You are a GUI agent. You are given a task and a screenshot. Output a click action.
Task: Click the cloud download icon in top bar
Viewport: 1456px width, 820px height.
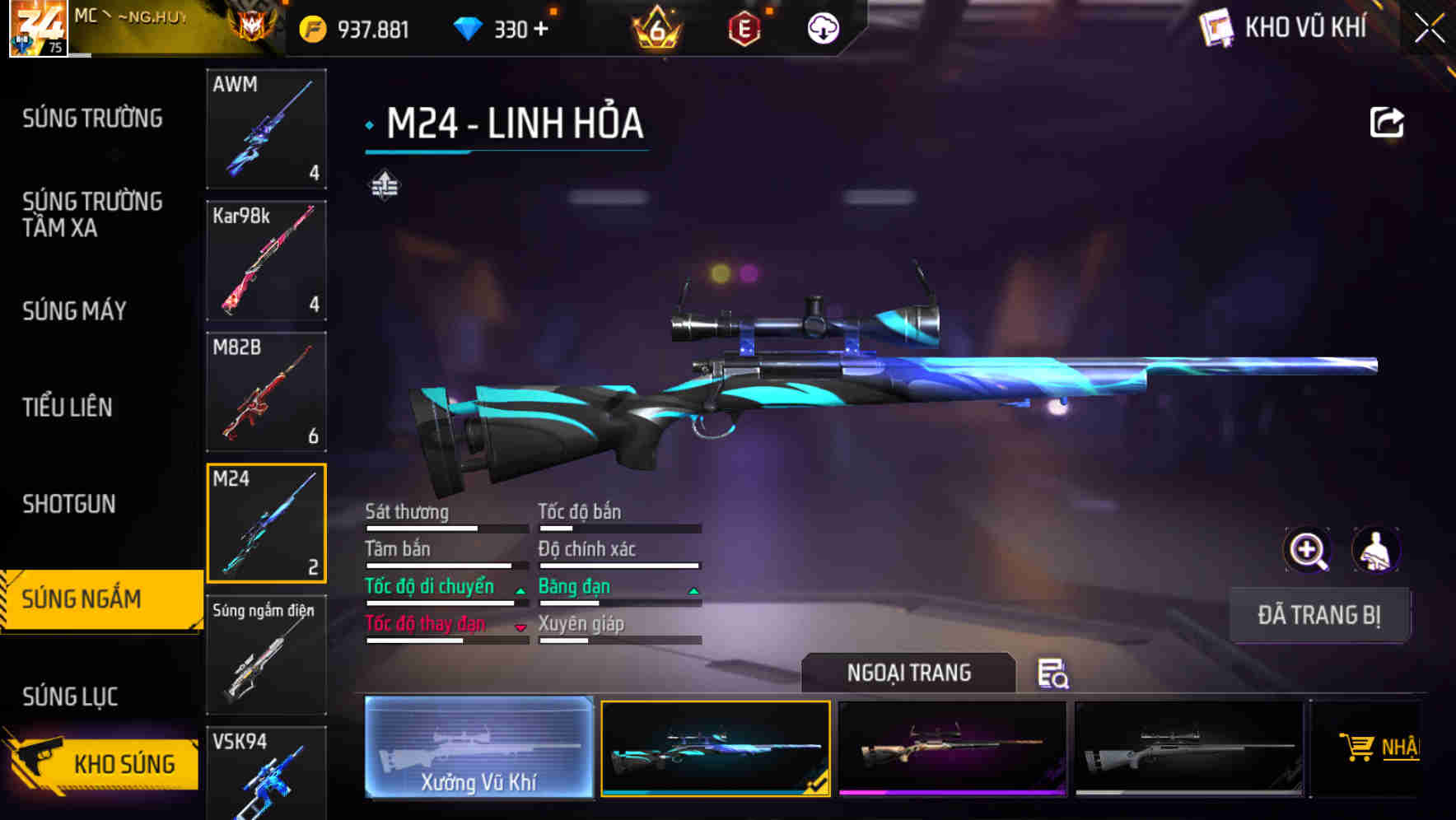(x=823, y=27)
